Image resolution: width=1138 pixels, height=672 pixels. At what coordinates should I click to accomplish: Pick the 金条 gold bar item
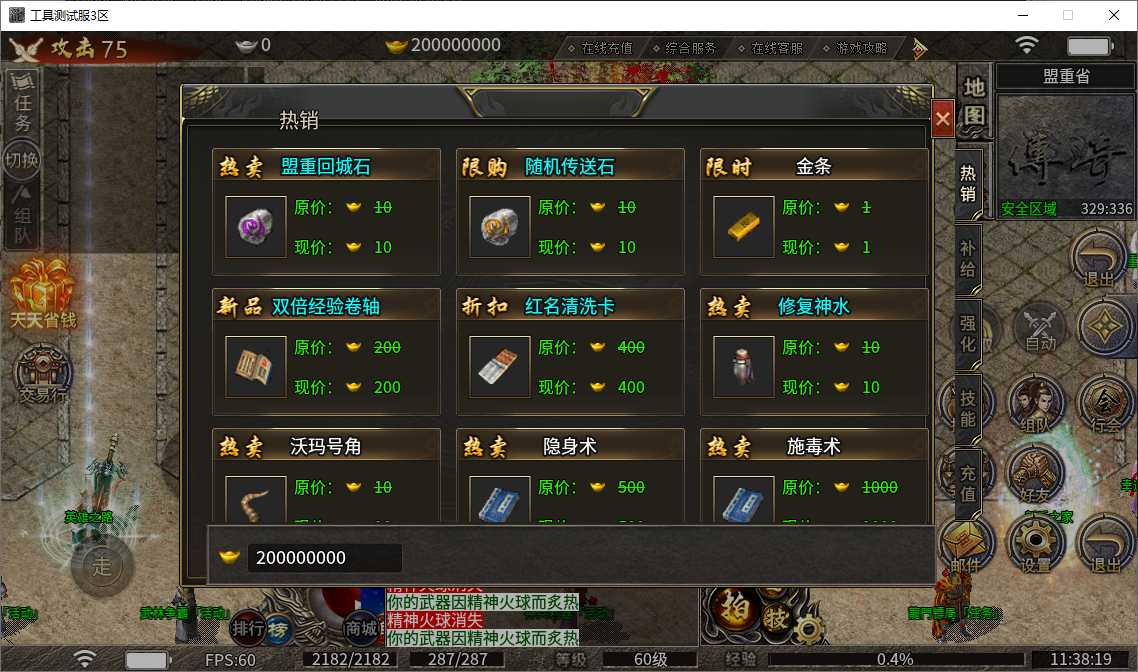[744, 227]
